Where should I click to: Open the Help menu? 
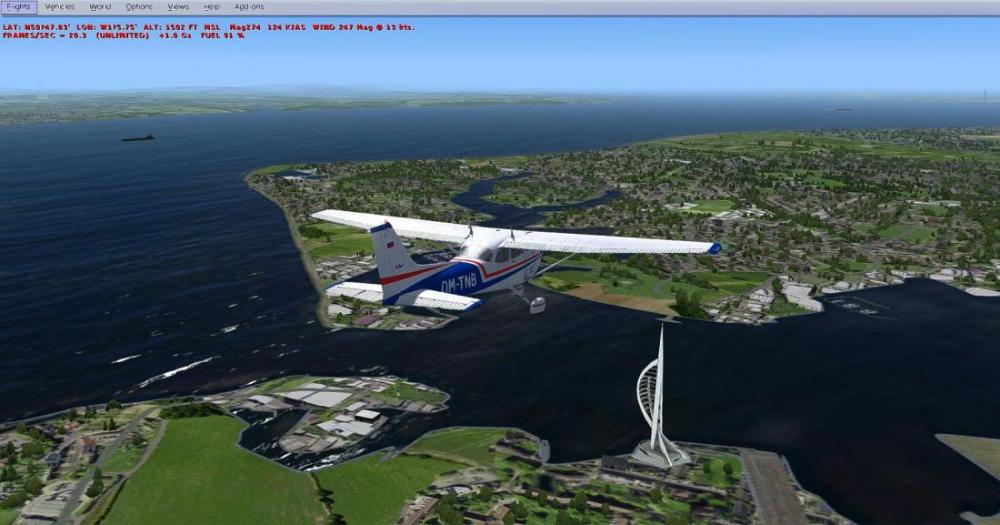click(x=211, y=7)
